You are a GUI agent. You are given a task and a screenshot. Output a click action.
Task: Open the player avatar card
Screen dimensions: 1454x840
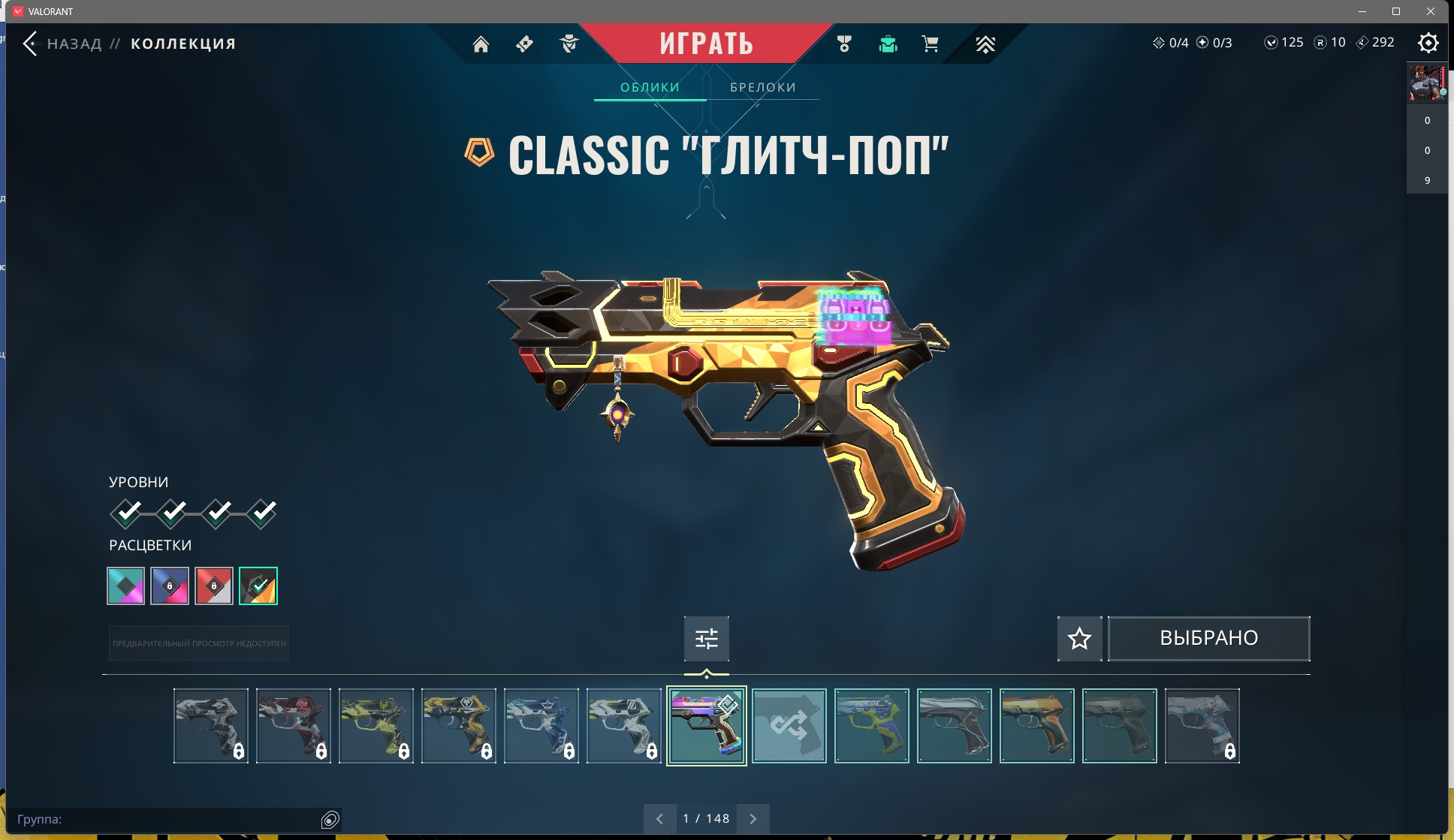coord(1426,83)
